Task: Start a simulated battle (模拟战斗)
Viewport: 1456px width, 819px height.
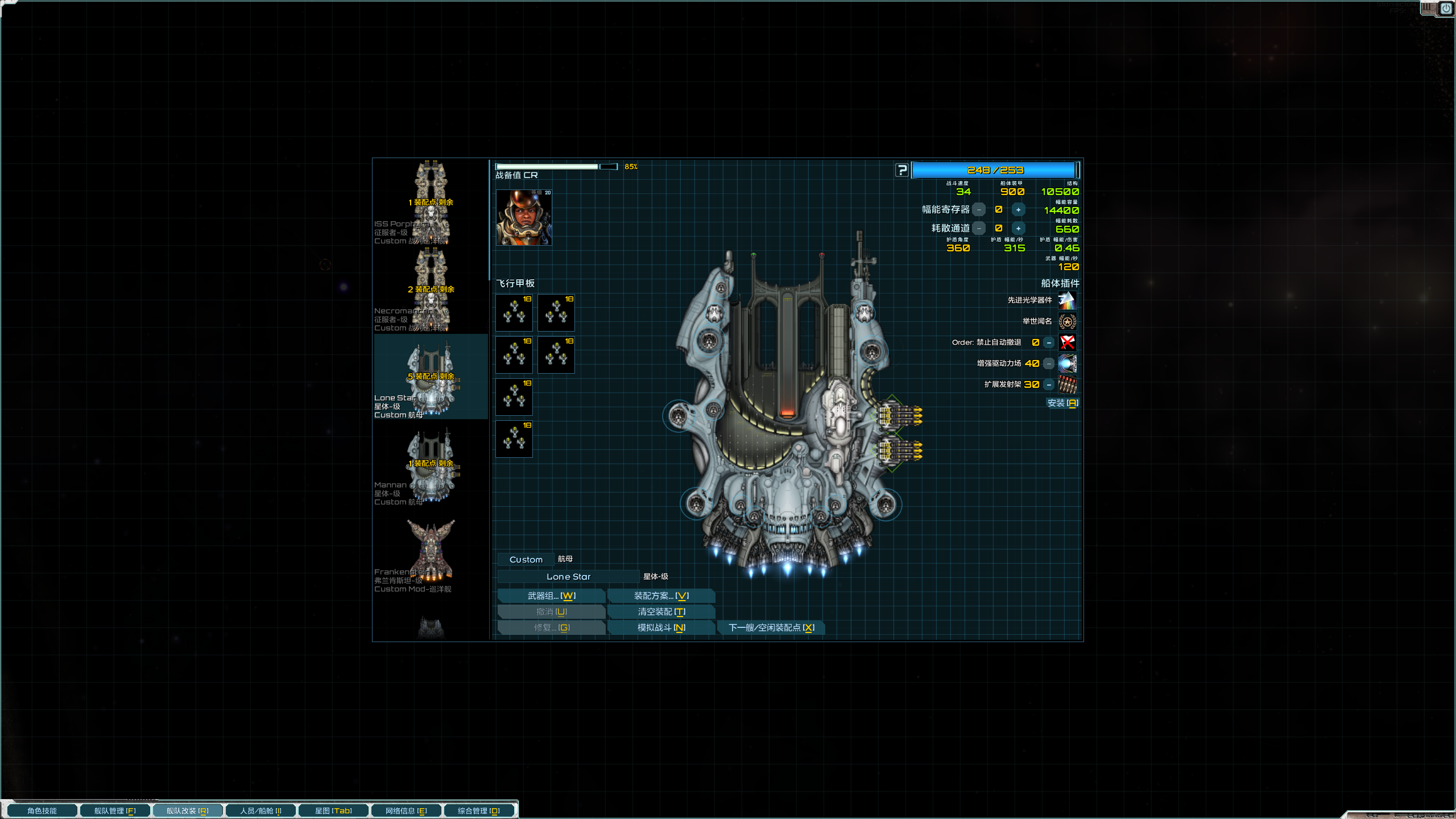Action: (x=661, y=627)
